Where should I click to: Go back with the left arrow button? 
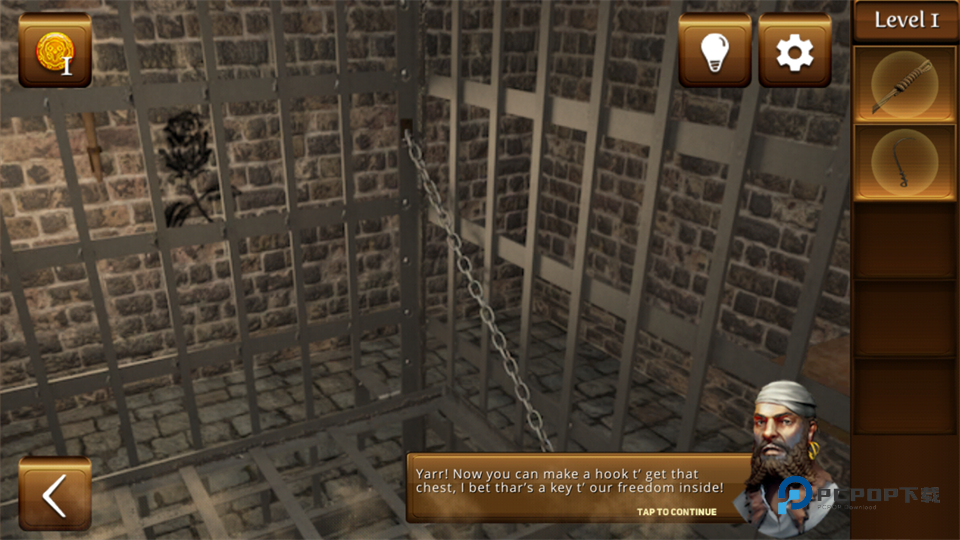point(54,494)
